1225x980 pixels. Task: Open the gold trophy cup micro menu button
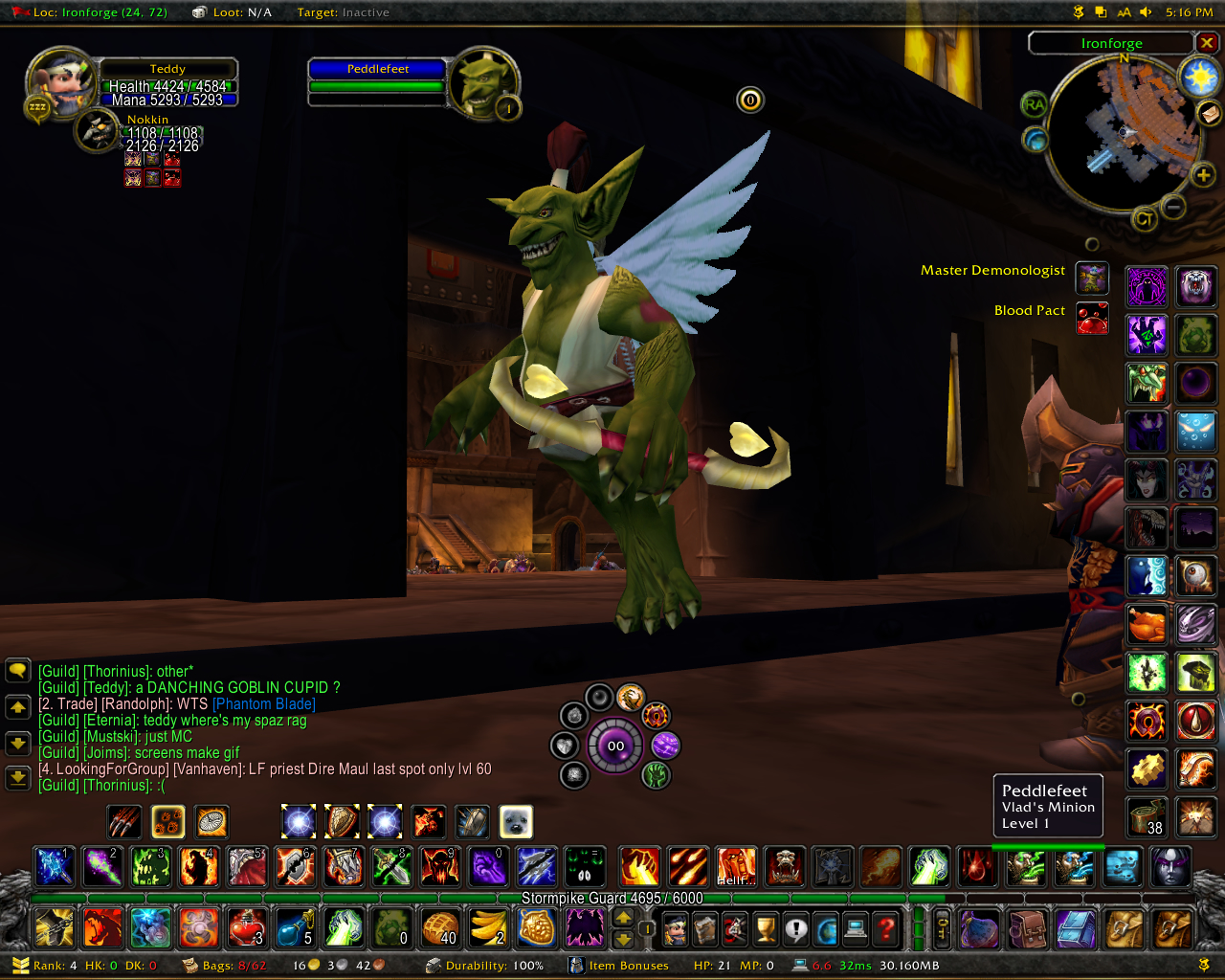click(x=766, y=928)
